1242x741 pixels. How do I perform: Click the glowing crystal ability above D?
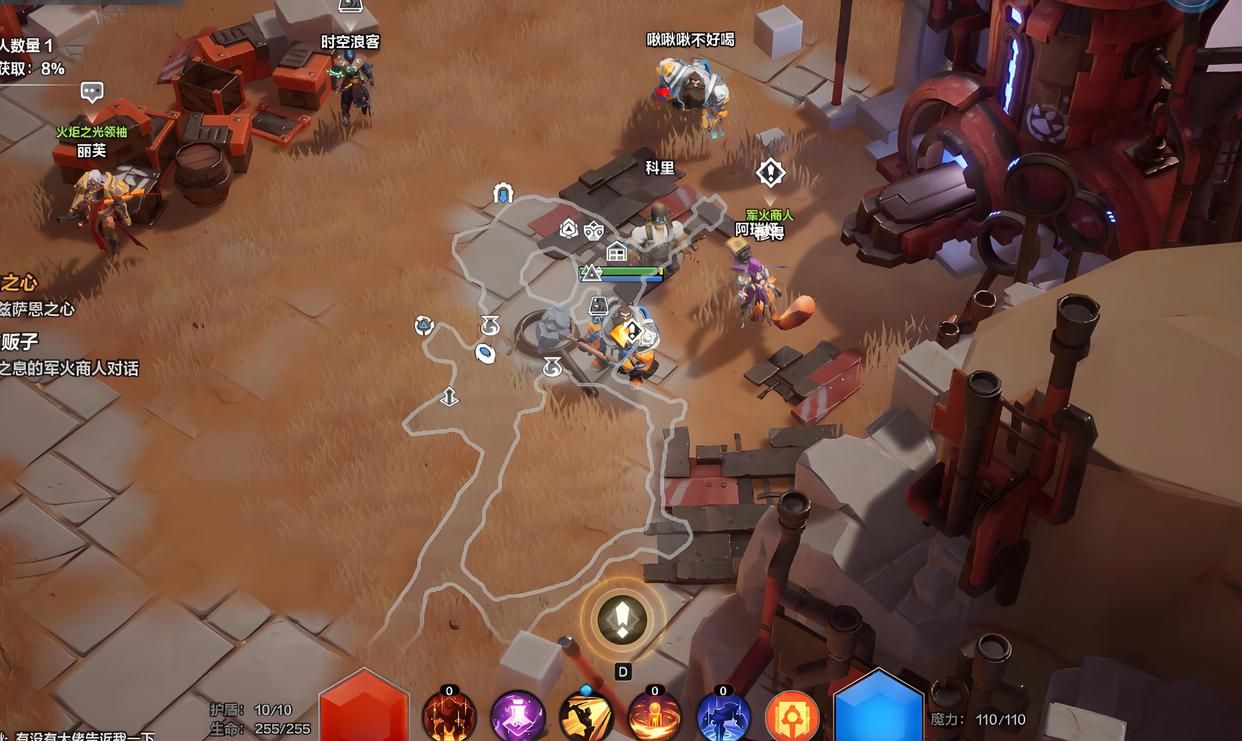pyautogui.click(x=622, y=620)
